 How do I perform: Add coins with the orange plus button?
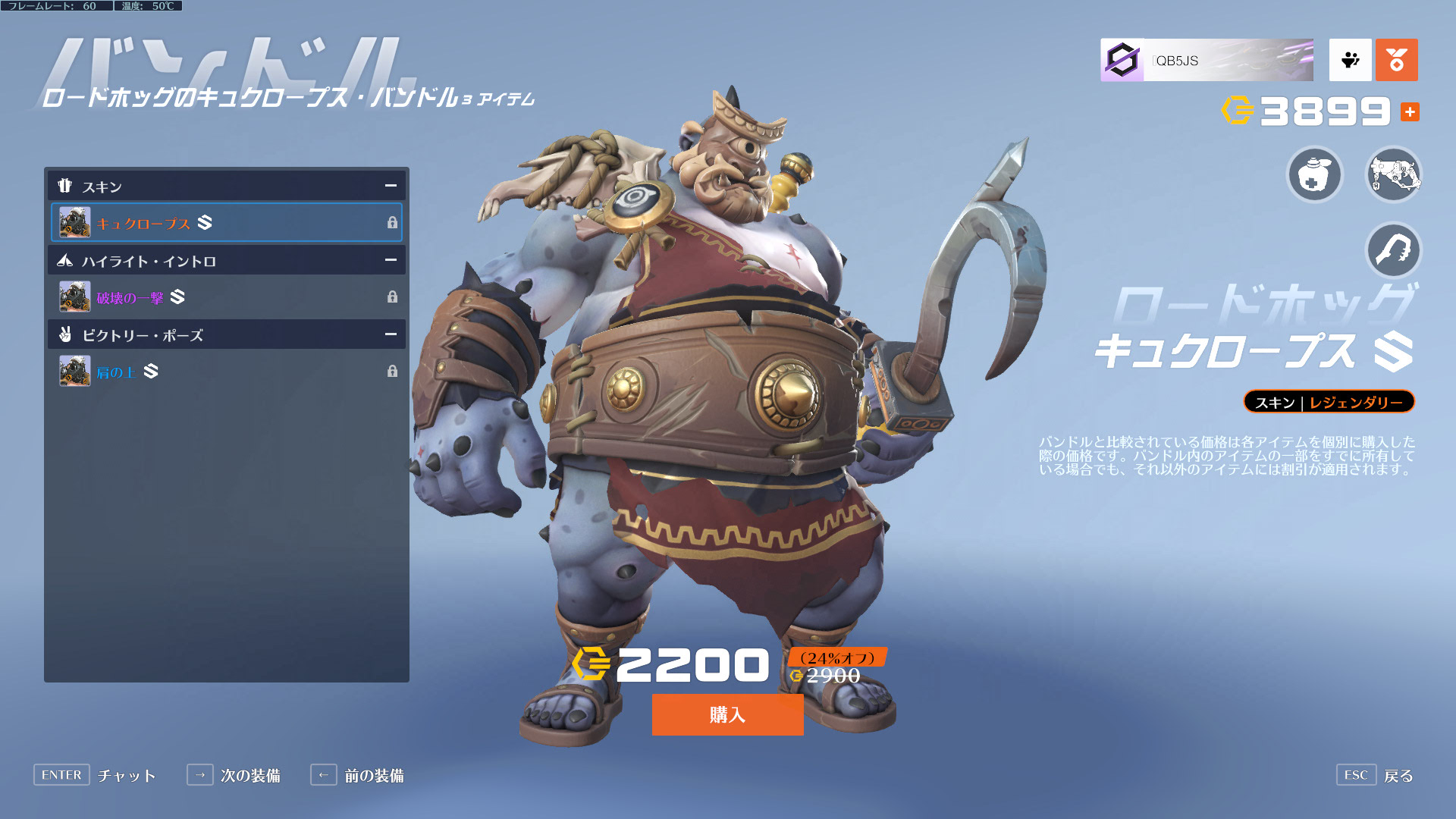(1410, 112)
